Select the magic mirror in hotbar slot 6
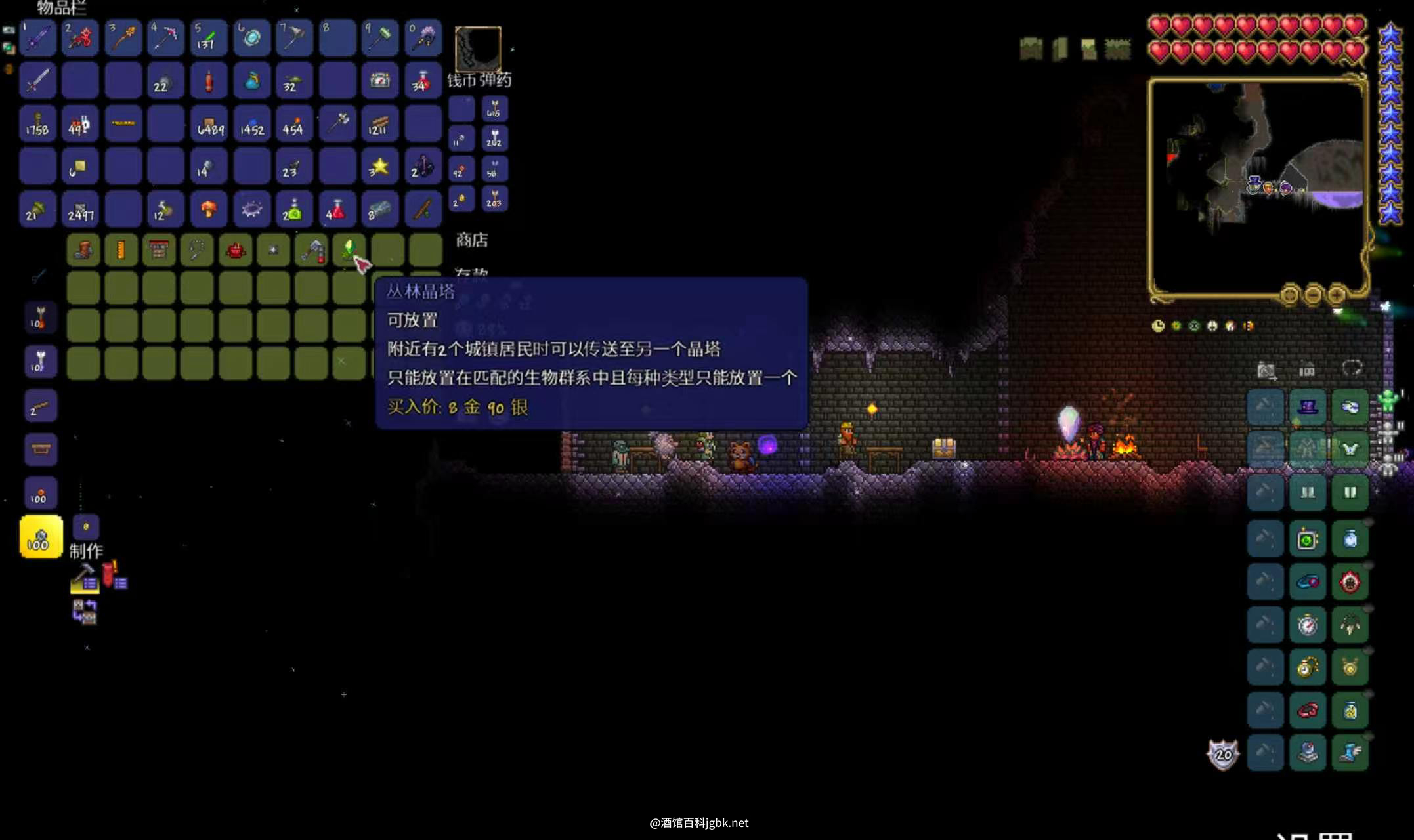1414x840 pixels. click(251, 37)
